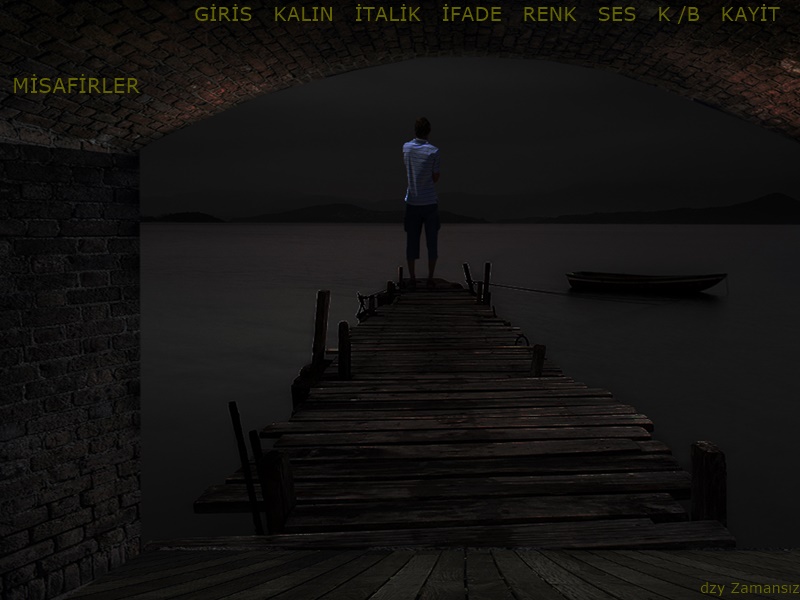Toggle KALIN bold text option
Viewport: 800px width, 600px height.
(x=303, y=15)
